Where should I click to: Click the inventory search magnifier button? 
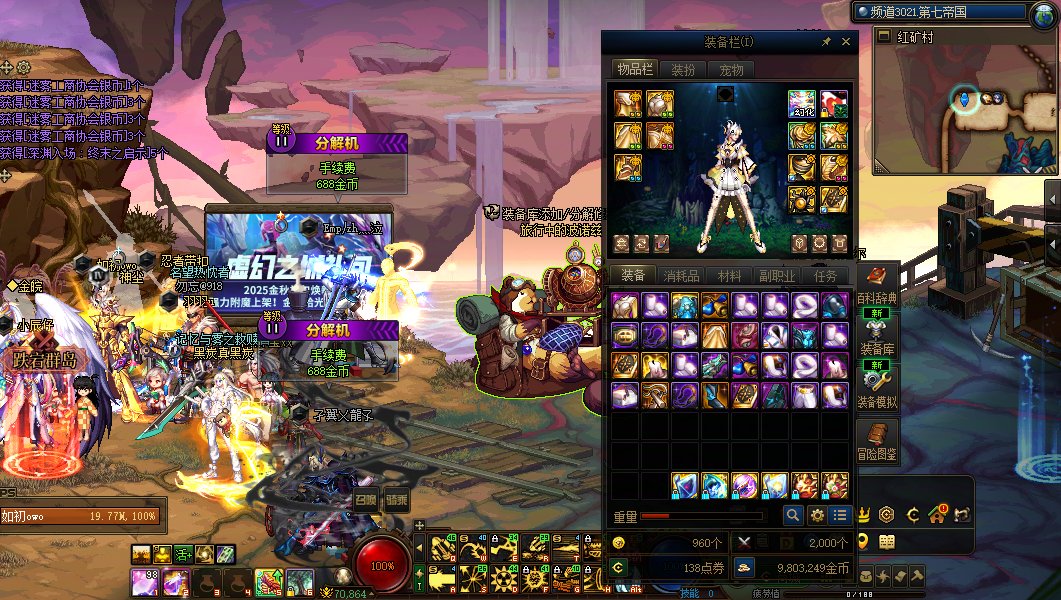793,515
